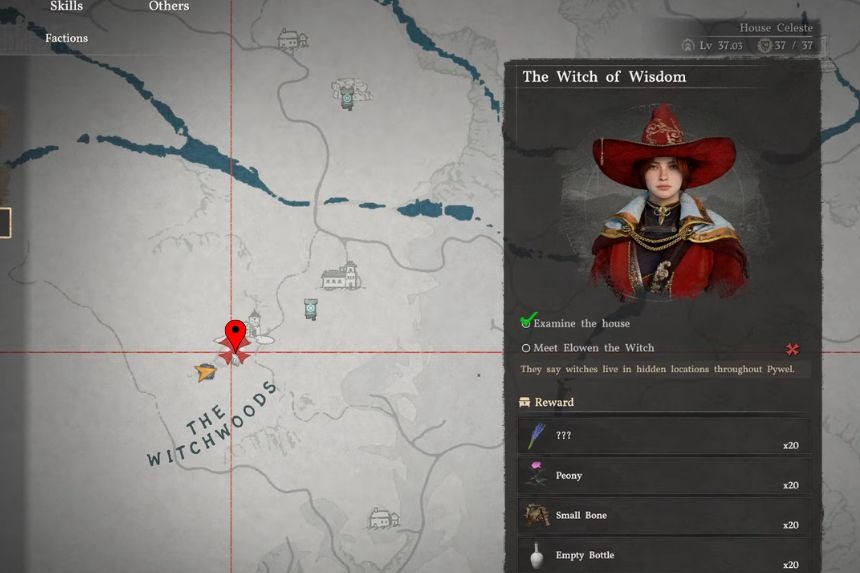Click the house map icon near Others tab
Image resolution: width=860 pixels, height=573 pixels.
[291, 40]
